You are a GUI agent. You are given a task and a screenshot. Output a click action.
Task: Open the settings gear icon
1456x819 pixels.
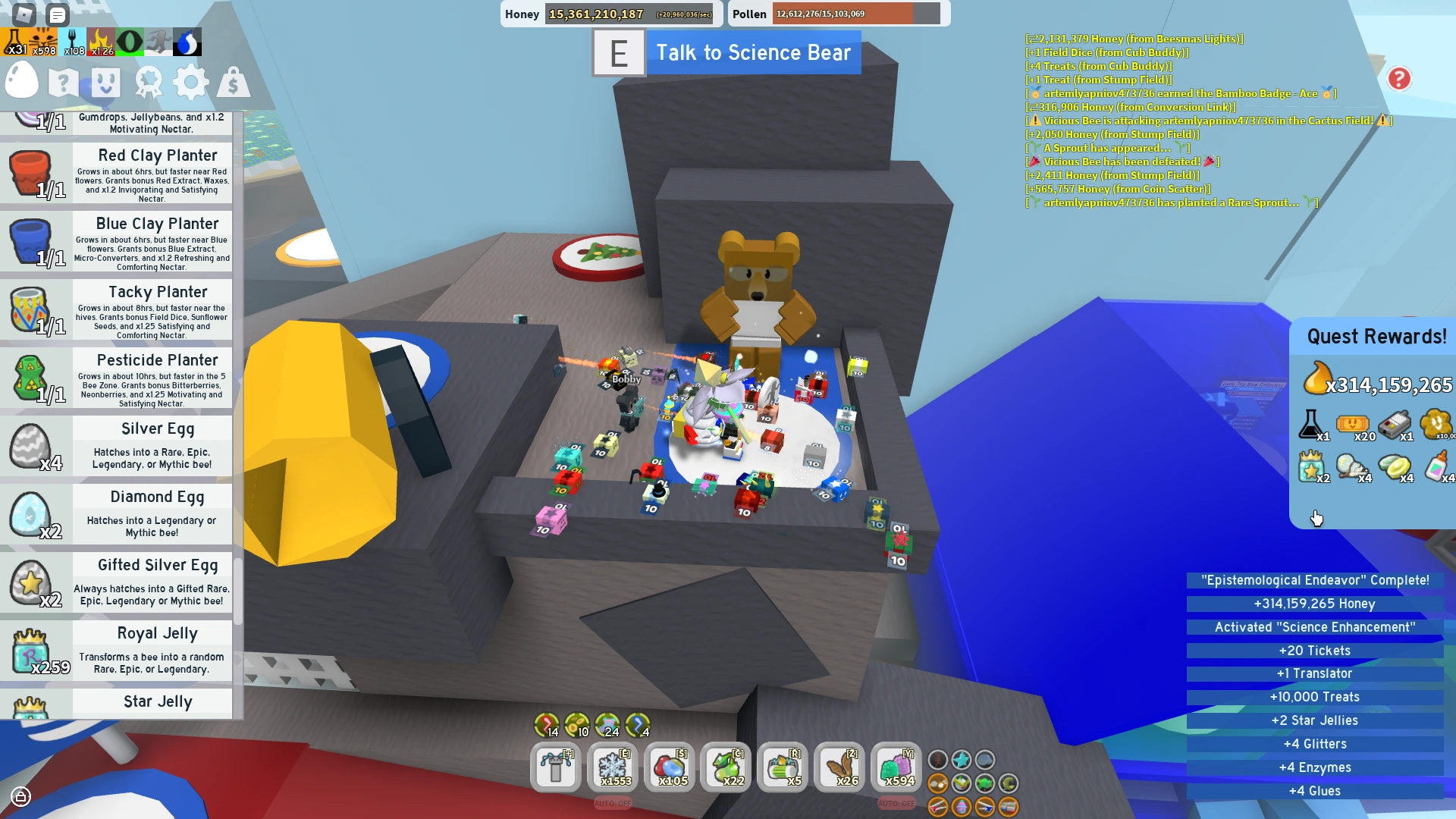191,82
